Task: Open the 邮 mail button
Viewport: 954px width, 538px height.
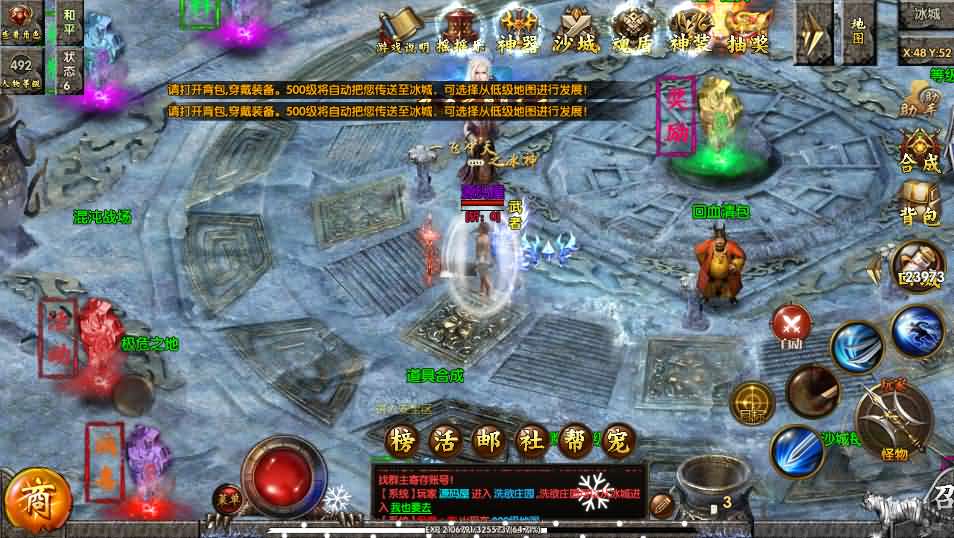Action: [490, 439]
